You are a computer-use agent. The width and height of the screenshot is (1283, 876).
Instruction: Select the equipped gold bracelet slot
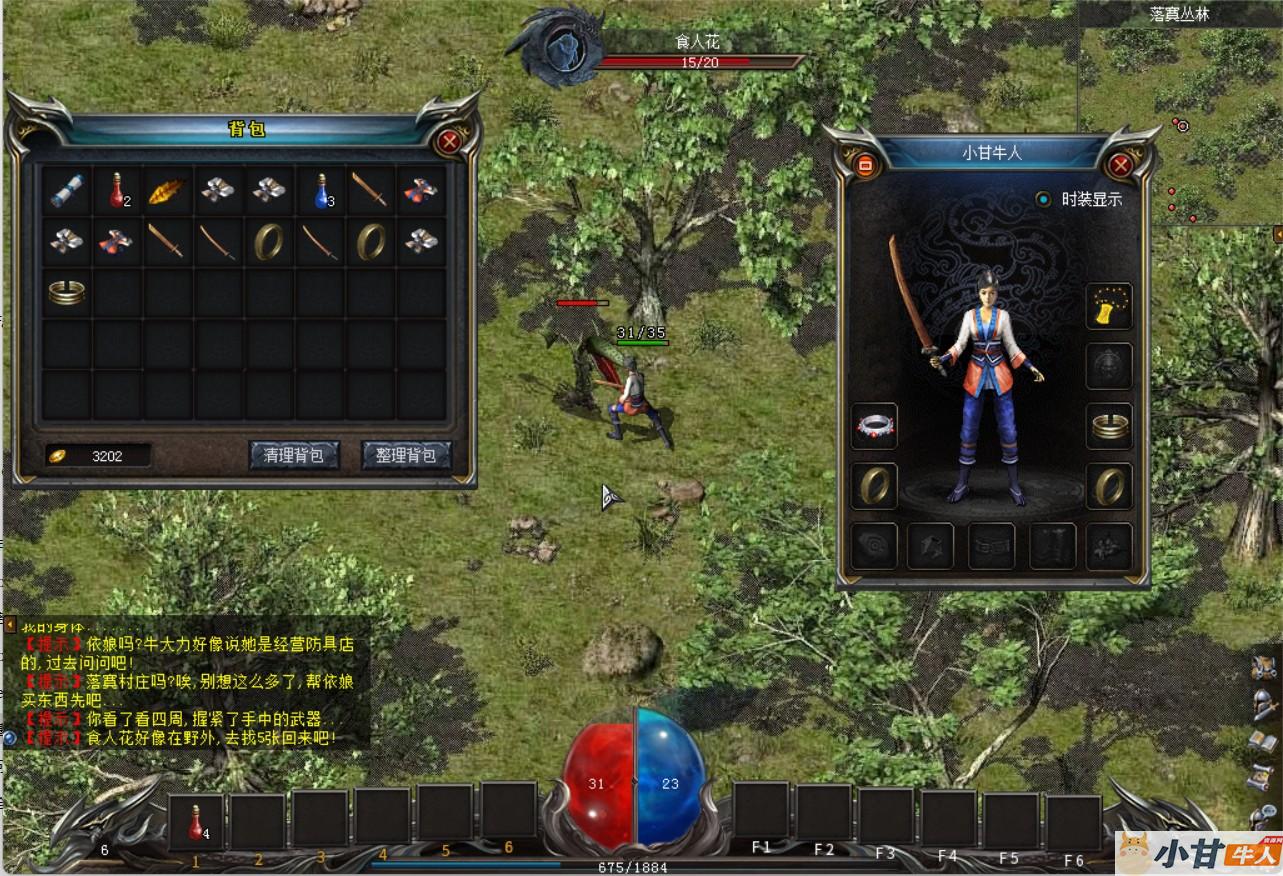1109,426
